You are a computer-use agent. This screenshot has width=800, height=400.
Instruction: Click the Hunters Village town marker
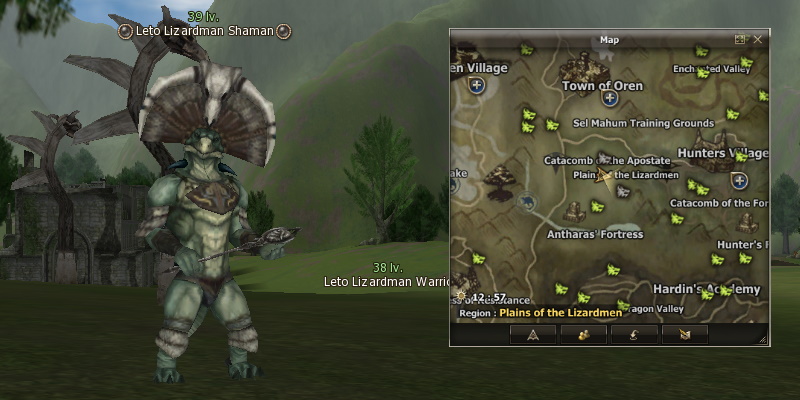click(739, 181)
